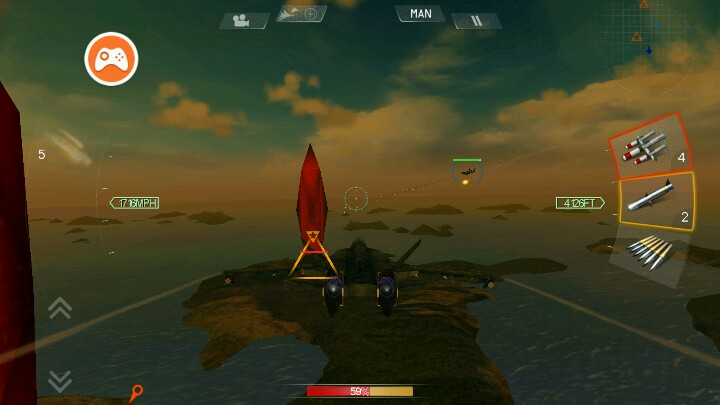Click the orange pin marker icon
This screenshot has height=405, width=720.
coord(136,393)
